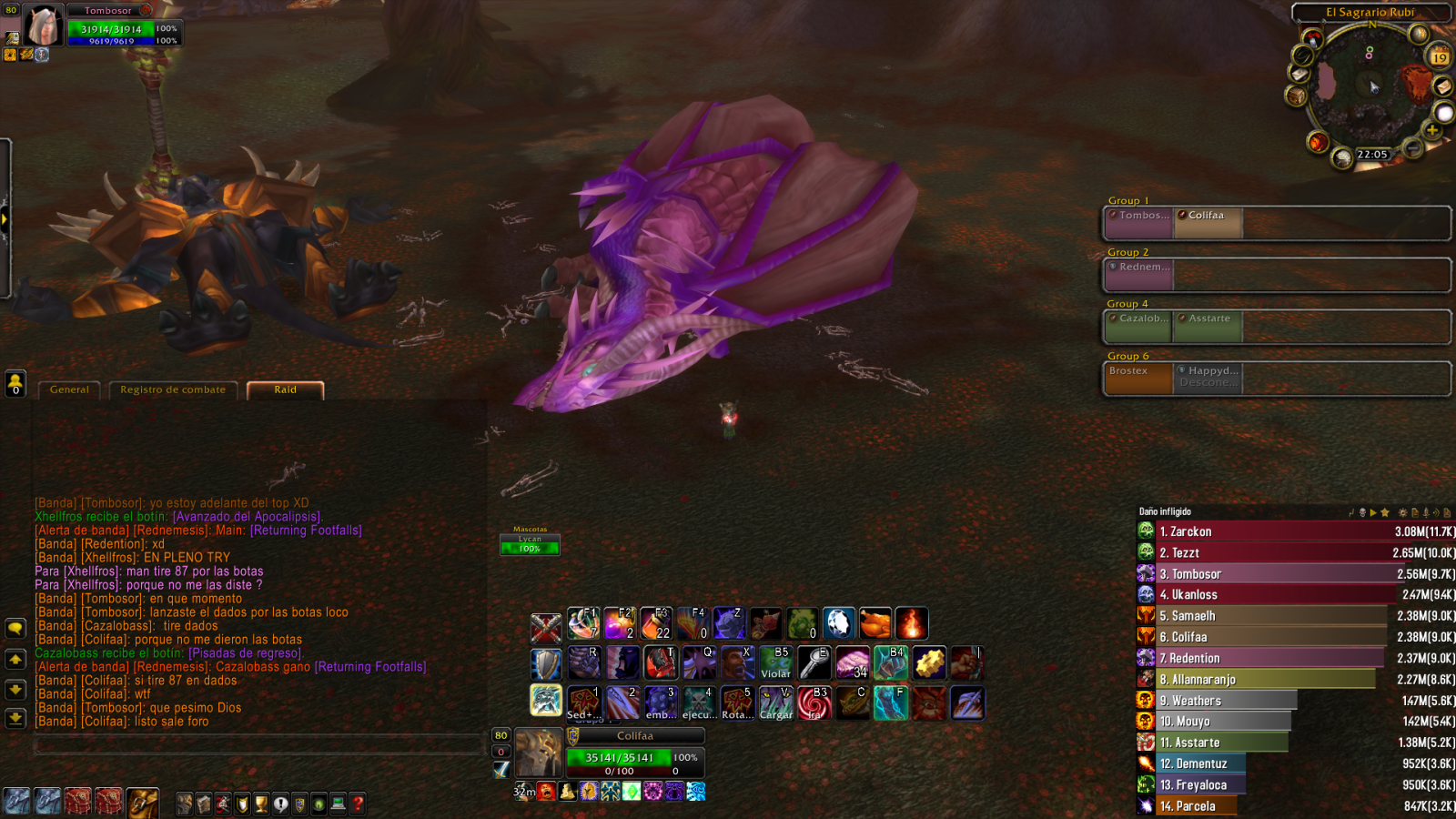Image resolution: width=1456 pixels, height=819 pixels.
Task: Open the golden trophy achievements button
Action: pyautogui.click(x=261, y=804)
